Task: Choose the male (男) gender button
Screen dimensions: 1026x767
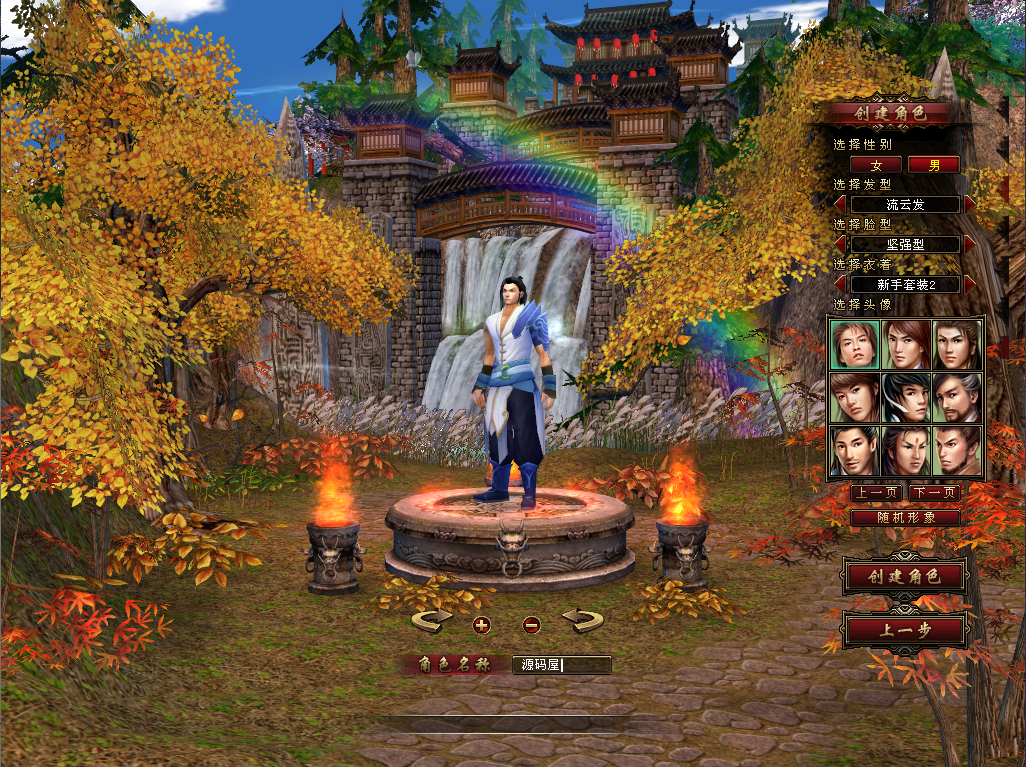Action: (x=933, y=164)
